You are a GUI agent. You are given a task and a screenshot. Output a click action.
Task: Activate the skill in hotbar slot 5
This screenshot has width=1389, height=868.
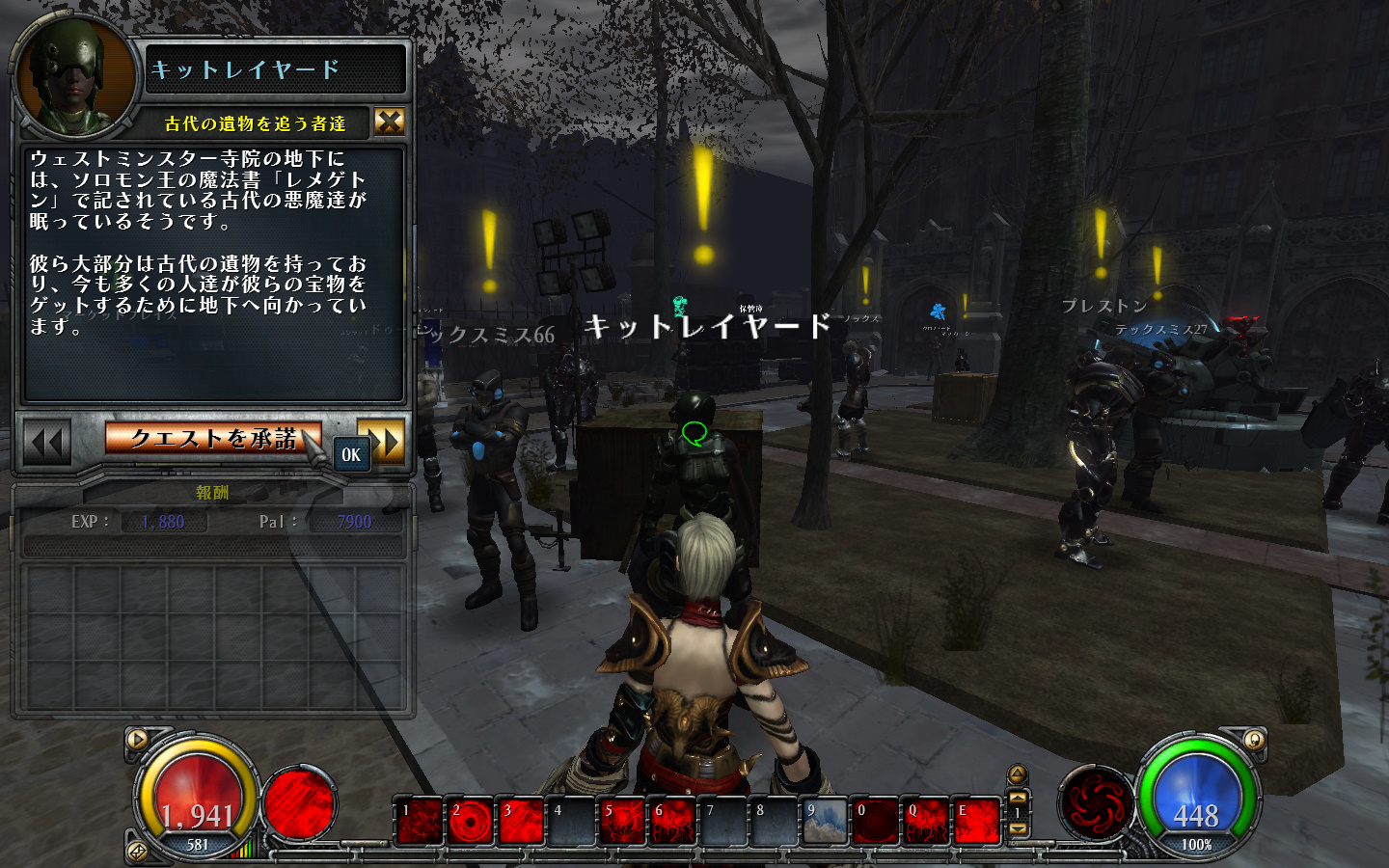[622, 823]
